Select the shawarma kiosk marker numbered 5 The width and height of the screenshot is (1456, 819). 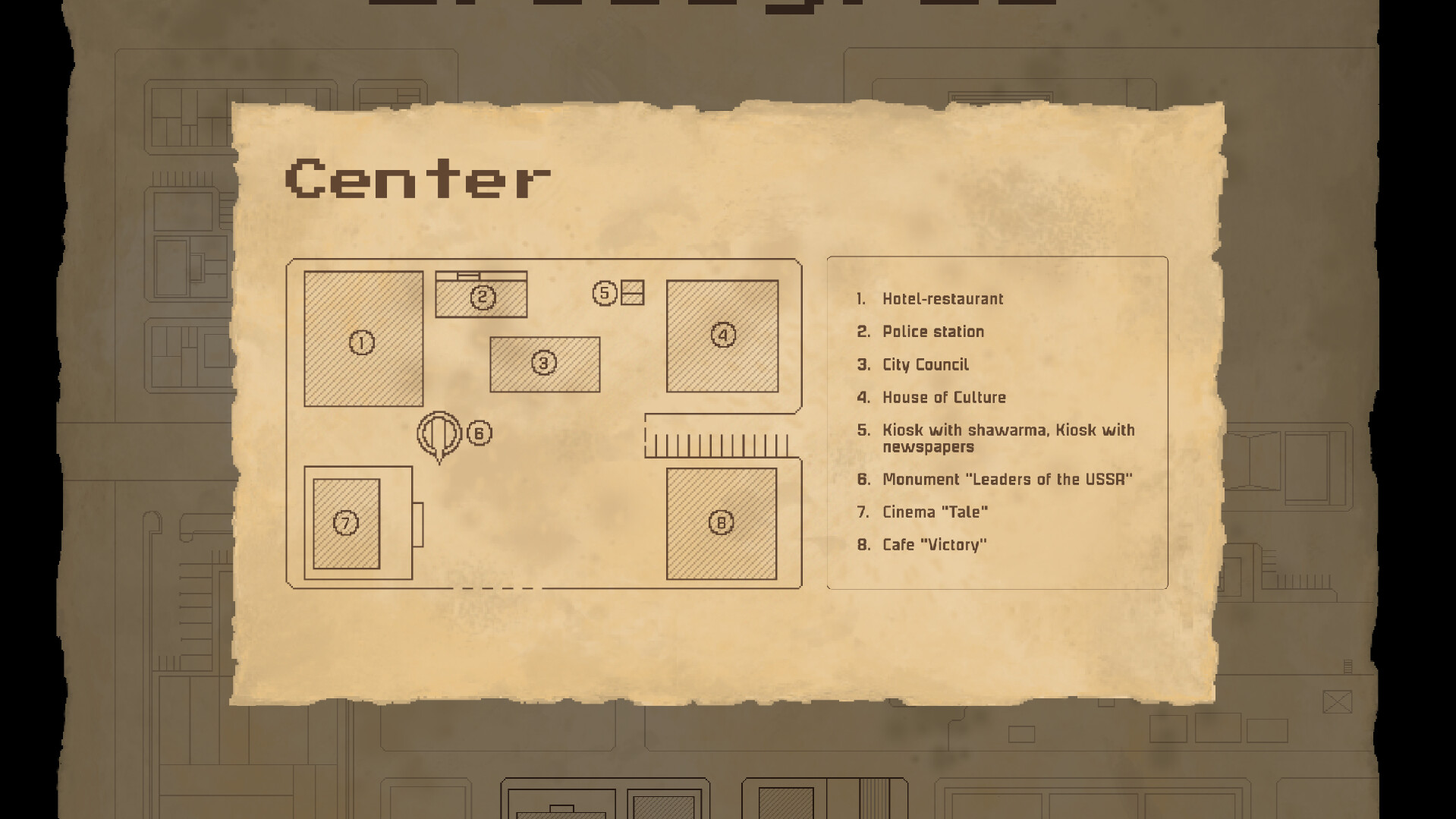pyautogui.click(x=605, y=291)
